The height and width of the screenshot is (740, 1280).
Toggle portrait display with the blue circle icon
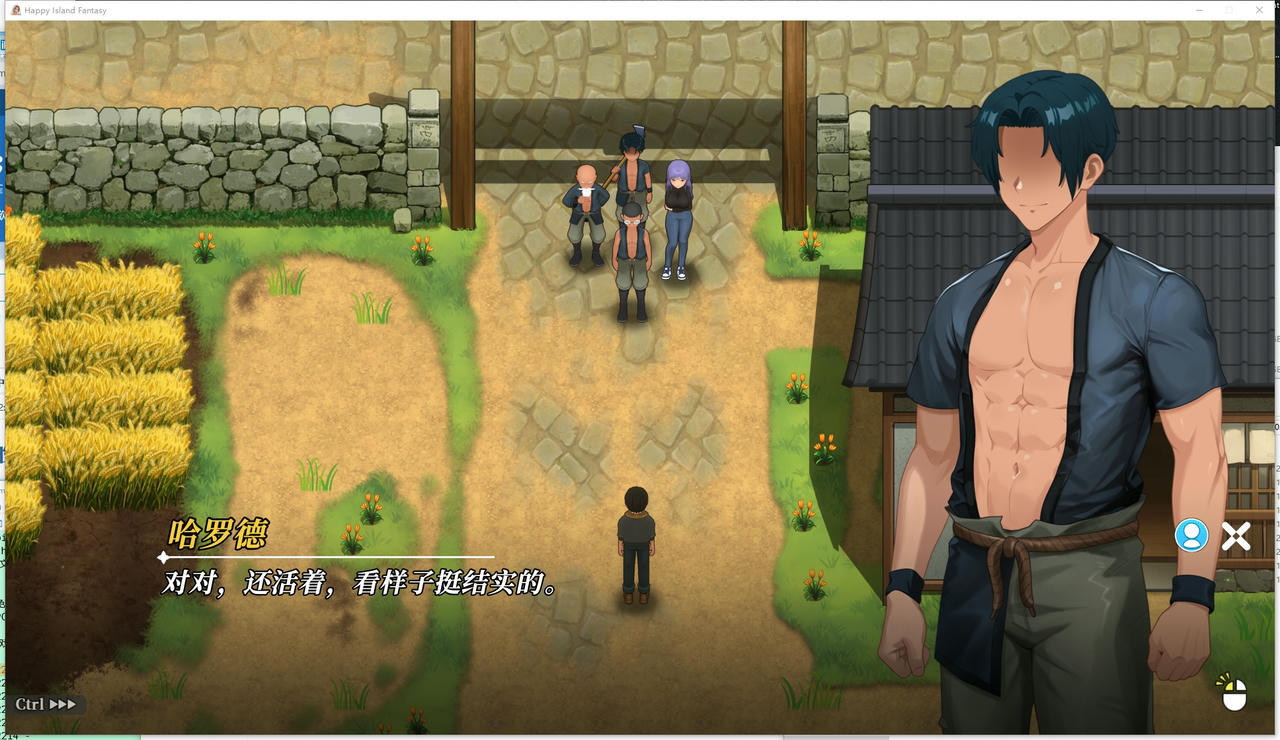coord(1189,536)
